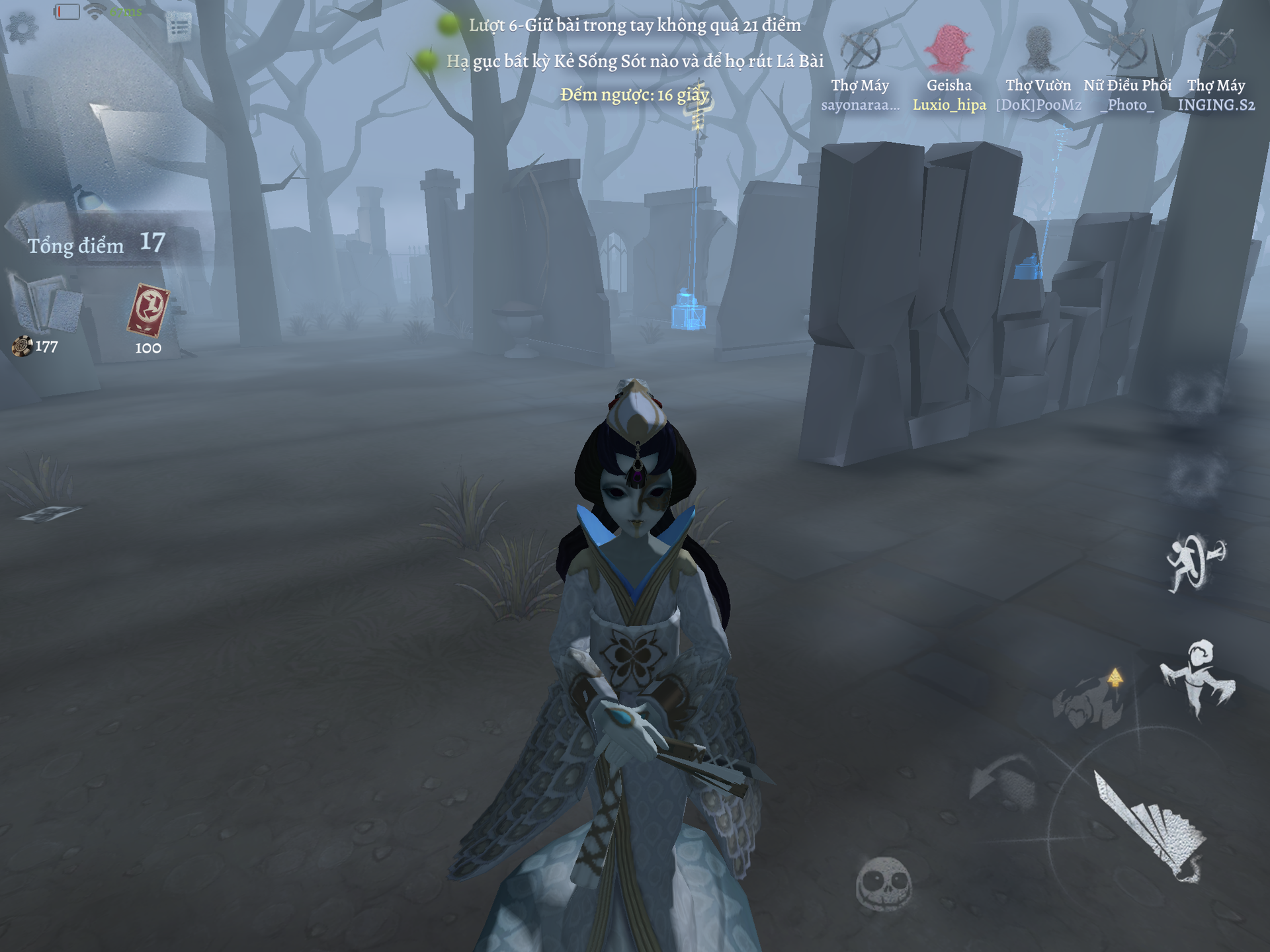
Task: Open the gear settings menu
Action: pyautogui.click(x=22, y=28)
